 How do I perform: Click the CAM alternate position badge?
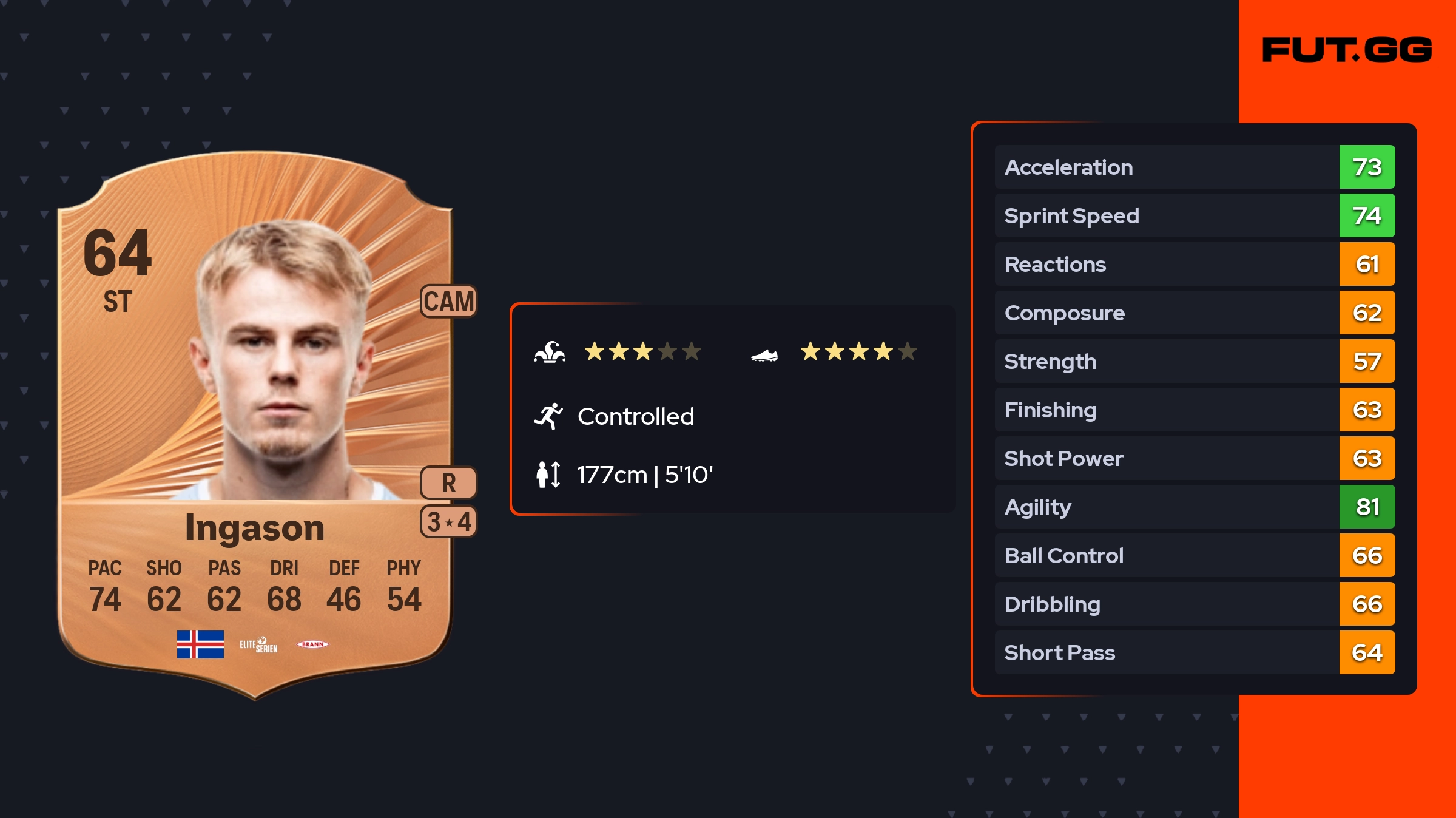coord(449,301)
